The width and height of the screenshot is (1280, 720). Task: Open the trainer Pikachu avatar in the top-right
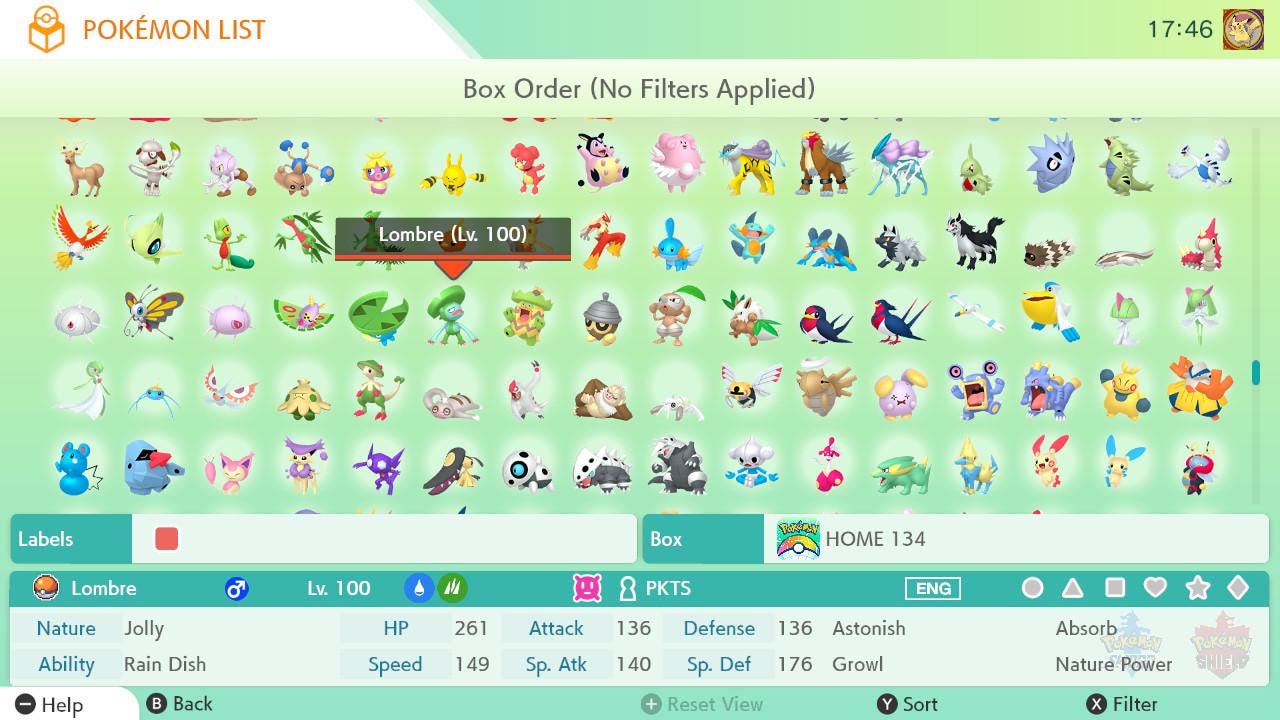[1243, 28]
